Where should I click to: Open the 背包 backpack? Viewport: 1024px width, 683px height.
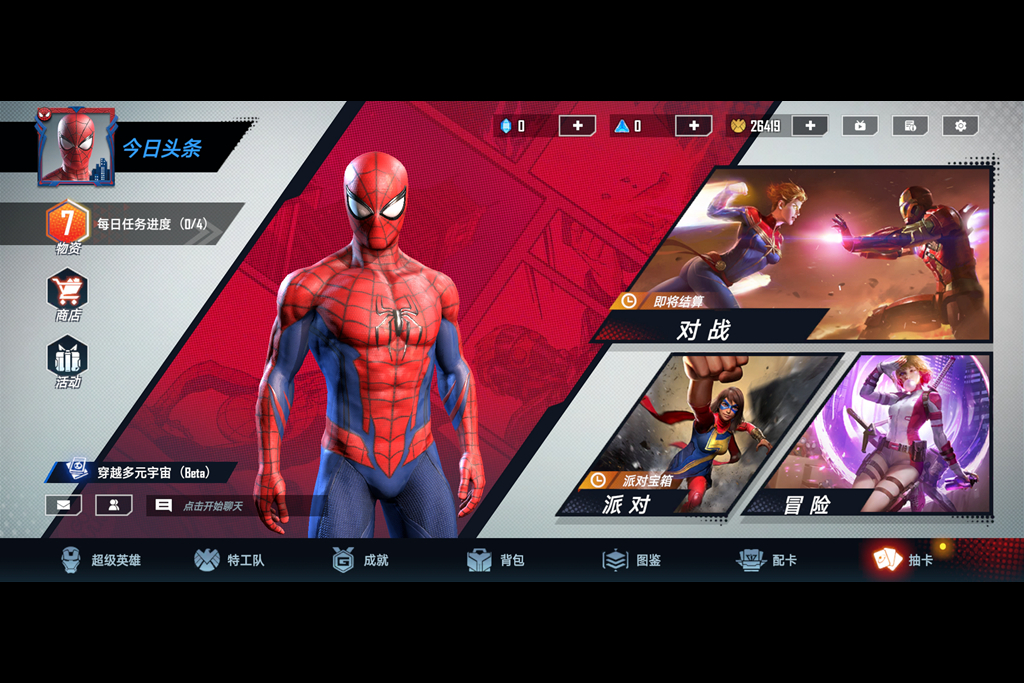tap(496, 560)
